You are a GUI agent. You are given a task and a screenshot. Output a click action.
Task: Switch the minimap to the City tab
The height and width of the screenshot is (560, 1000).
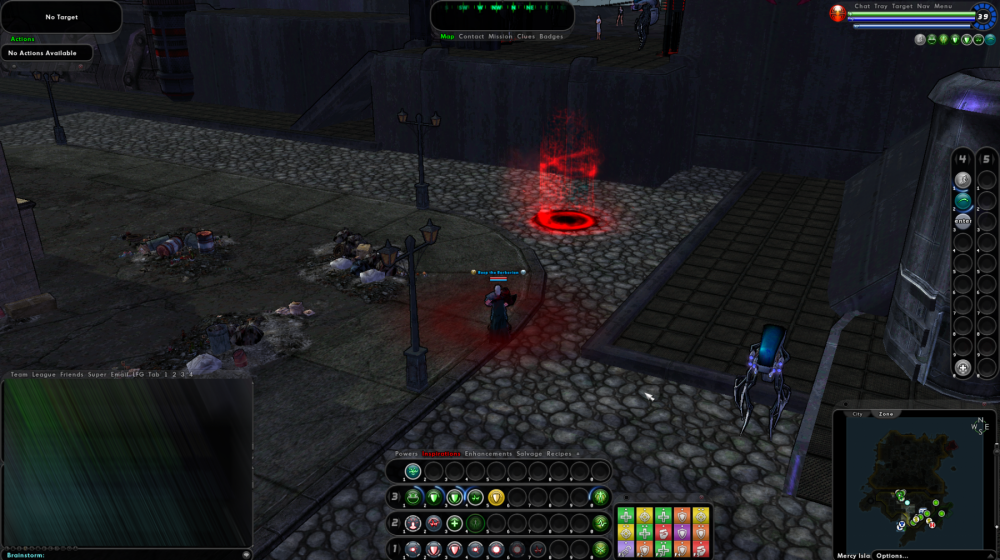857,414
